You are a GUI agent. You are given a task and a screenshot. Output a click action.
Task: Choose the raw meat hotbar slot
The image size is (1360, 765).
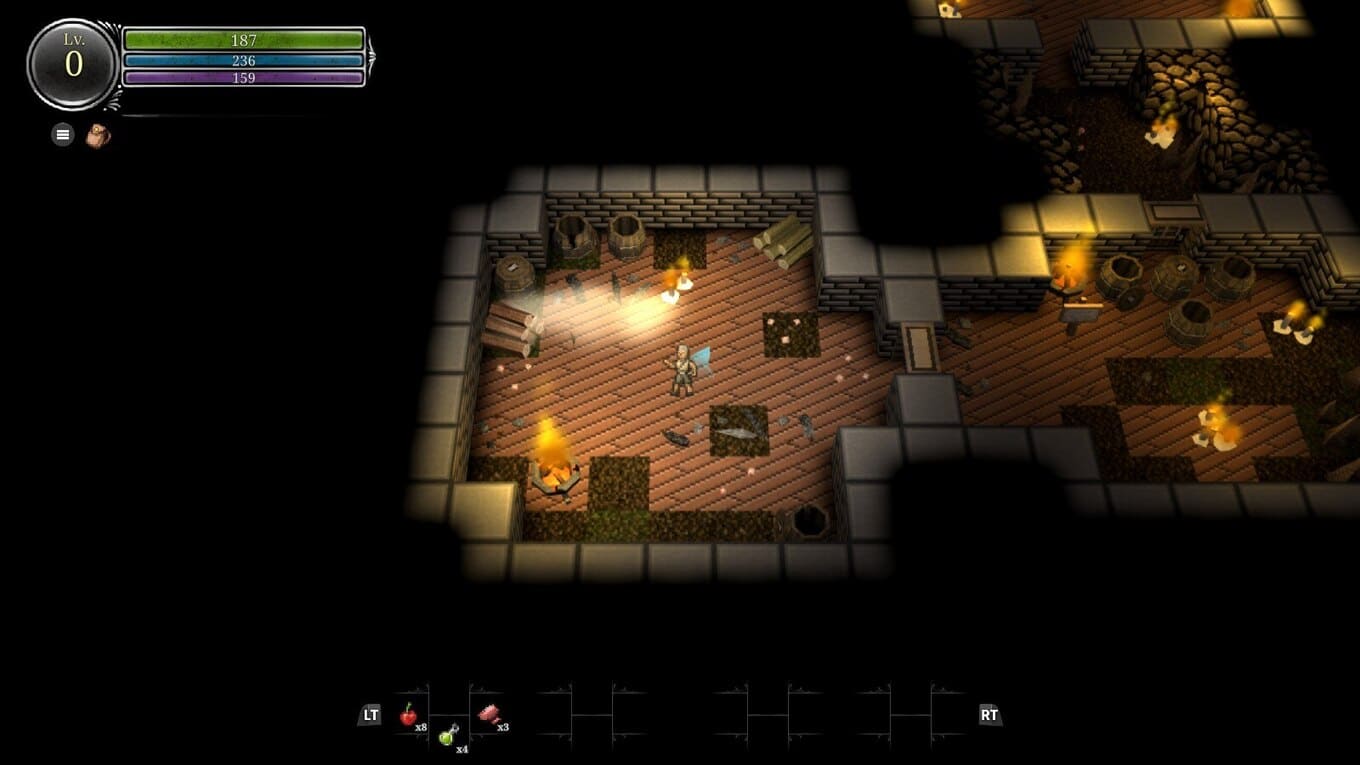pos(489,713)
